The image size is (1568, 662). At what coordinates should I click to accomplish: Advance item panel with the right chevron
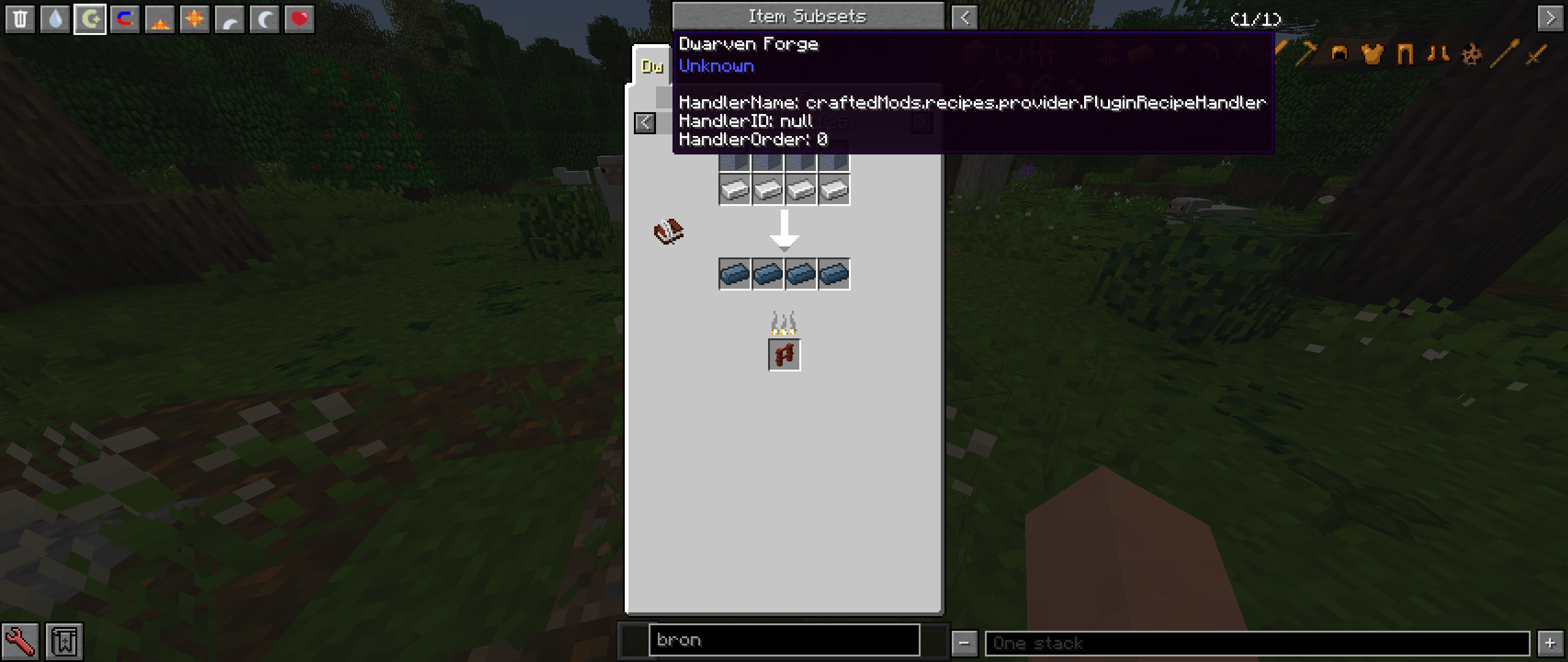point(1552,18)
